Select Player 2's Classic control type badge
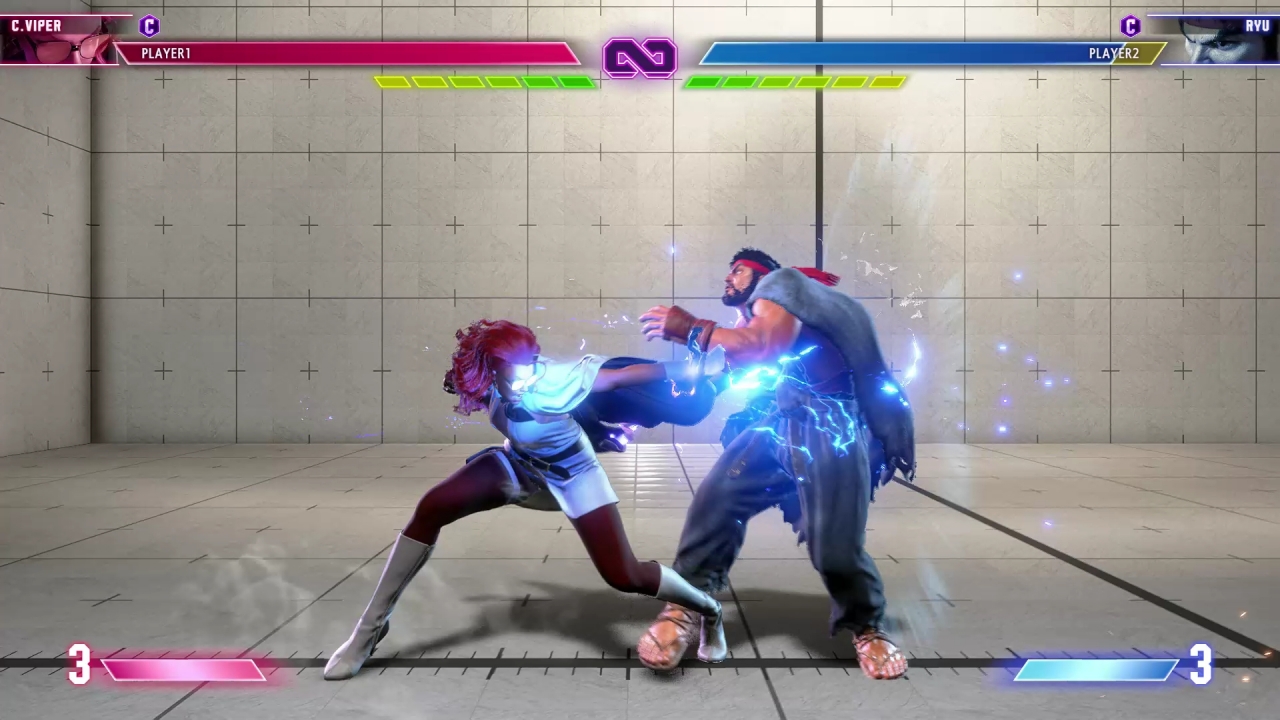1280x720 pixels. coord(1130,26)
